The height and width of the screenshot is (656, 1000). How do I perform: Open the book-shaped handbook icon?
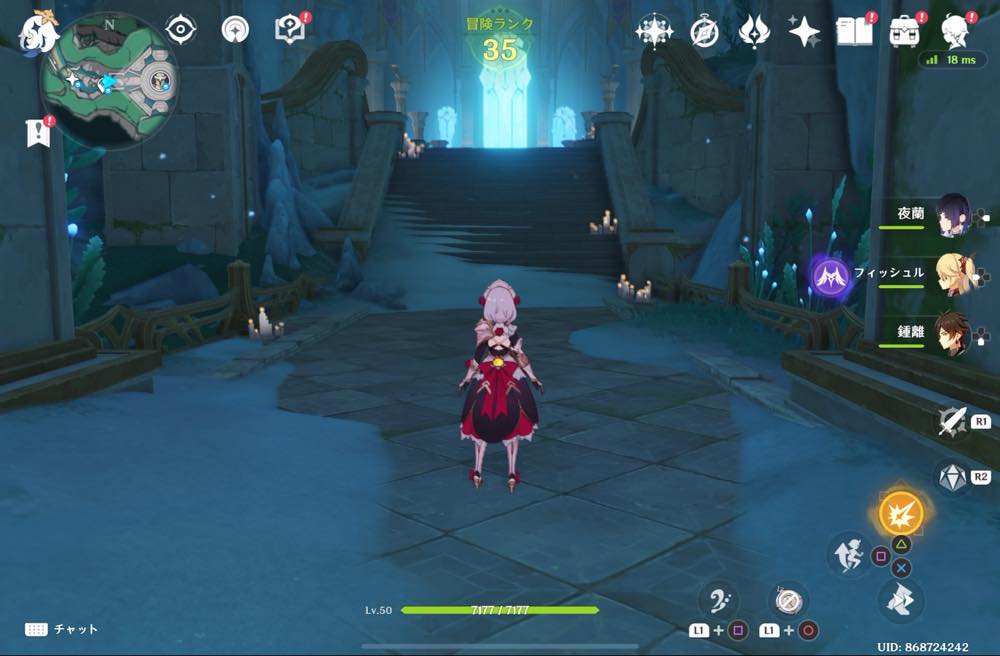(x=854, y=32)
